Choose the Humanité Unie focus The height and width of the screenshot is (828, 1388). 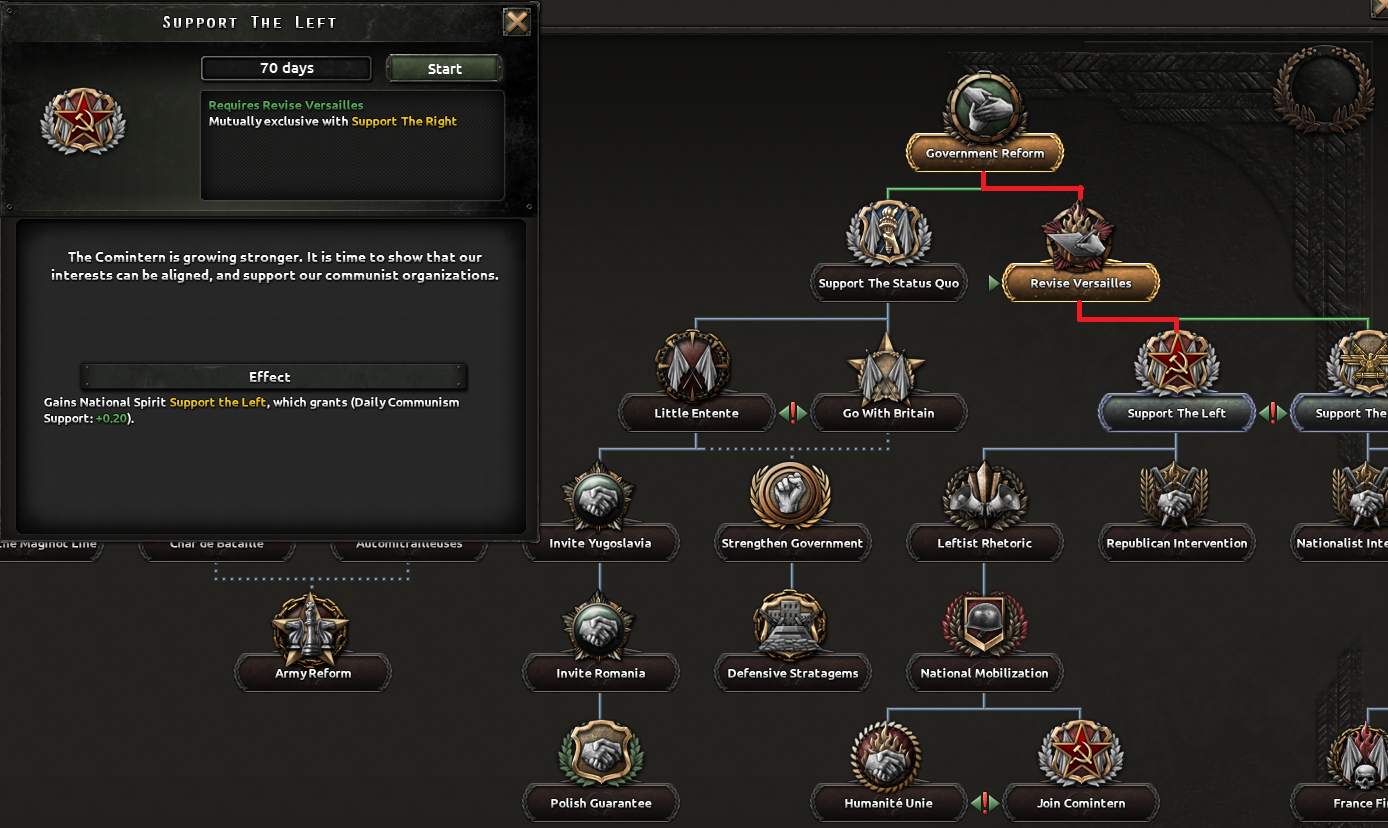(889, 803)
